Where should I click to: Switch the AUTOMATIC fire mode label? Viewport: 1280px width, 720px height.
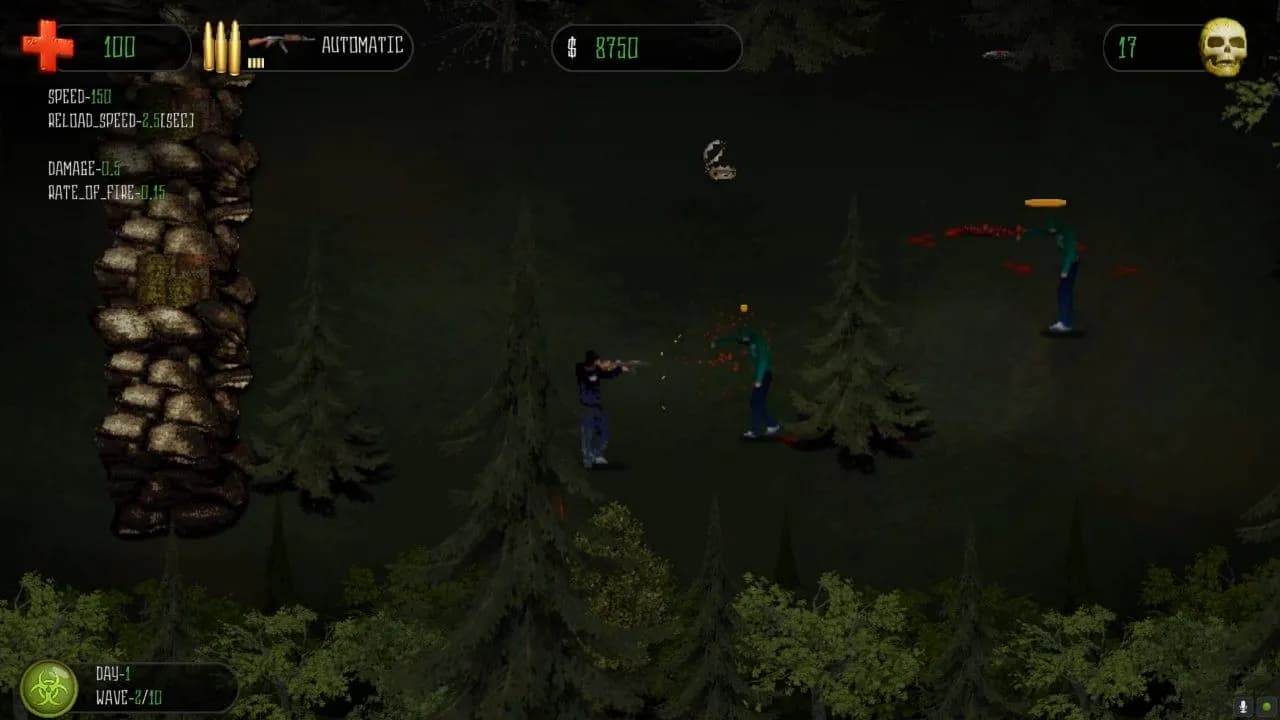[362, 47]
